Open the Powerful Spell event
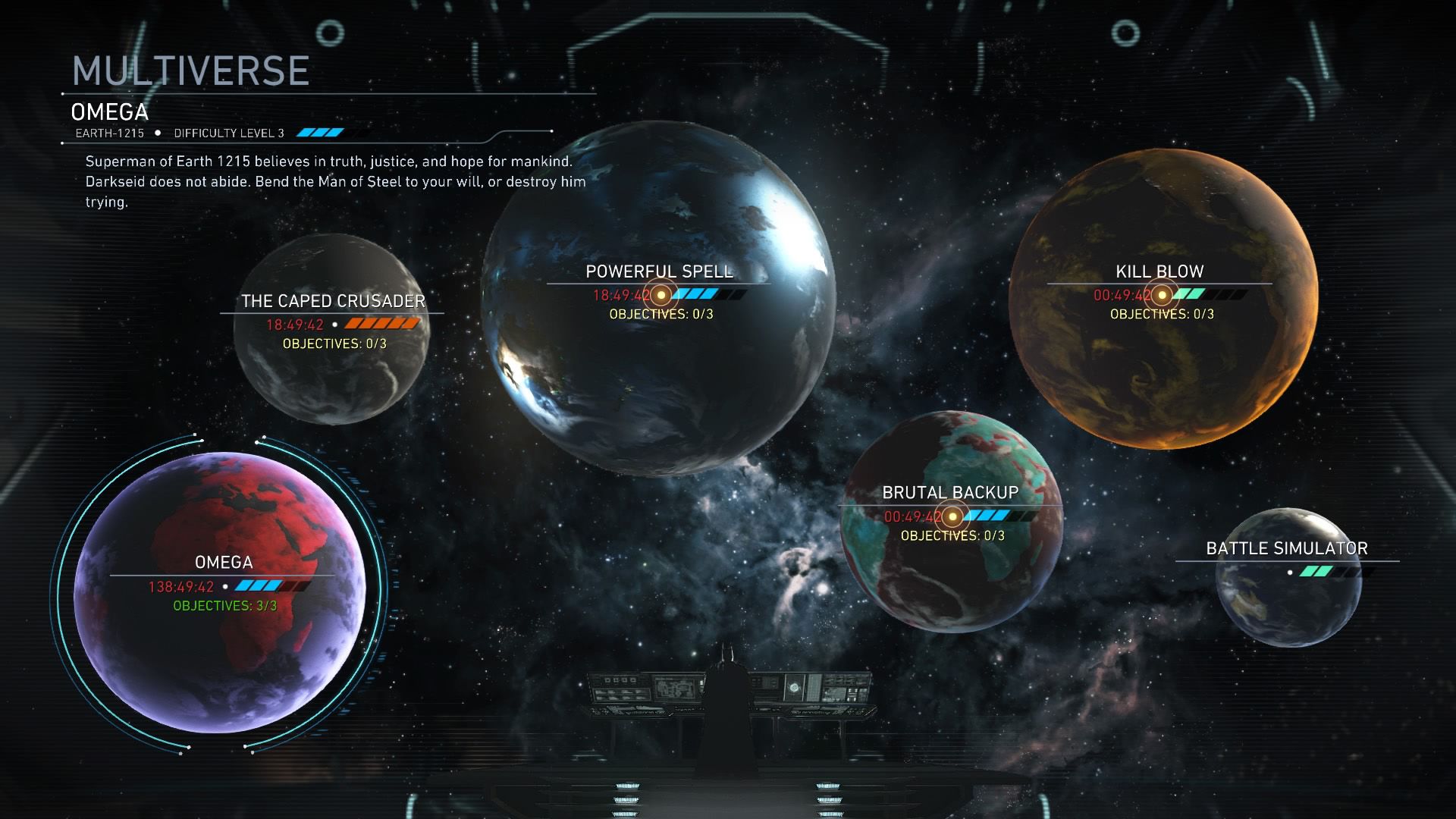 [x=658, y=296]
